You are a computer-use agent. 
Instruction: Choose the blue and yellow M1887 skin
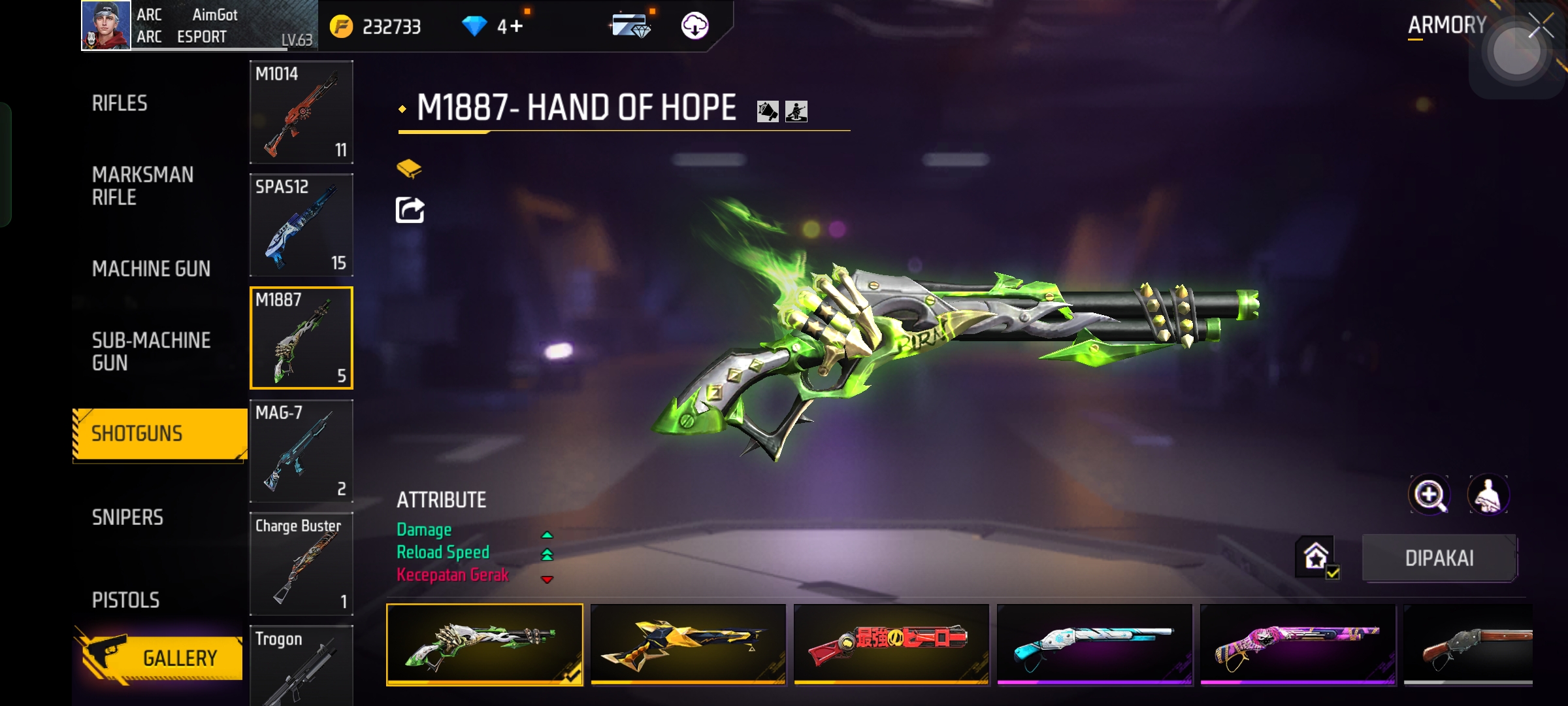tap(688, 645)
